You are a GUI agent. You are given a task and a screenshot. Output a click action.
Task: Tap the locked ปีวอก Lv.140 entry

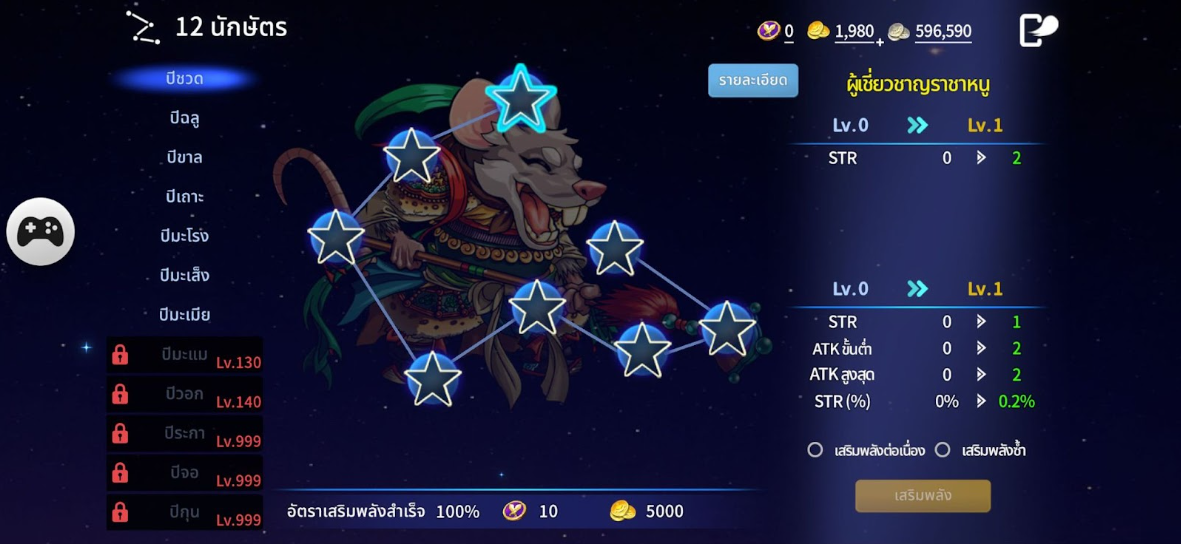point(185,394)
